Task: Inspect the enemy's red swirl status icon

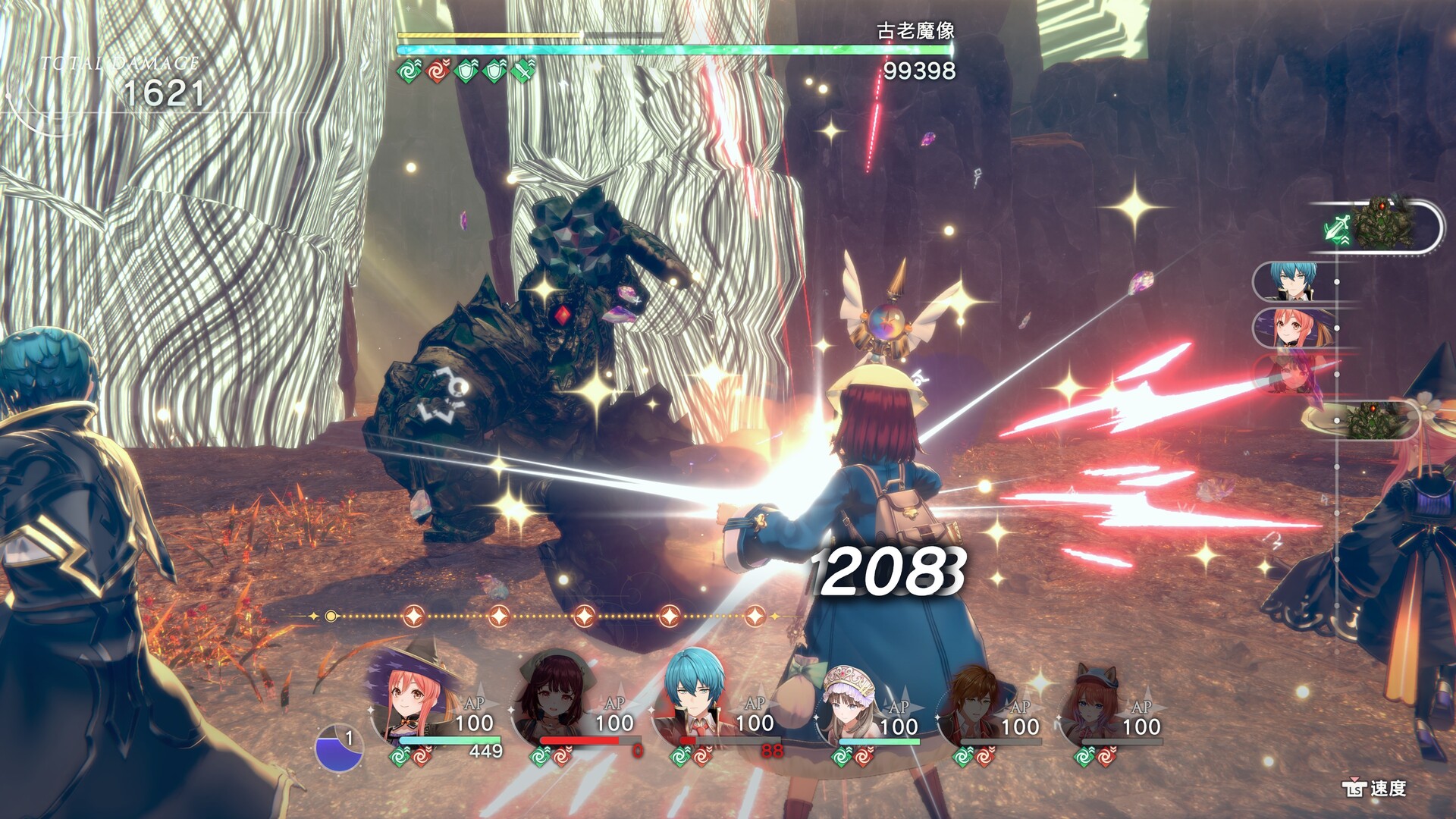Action: [x=438, y=71]
